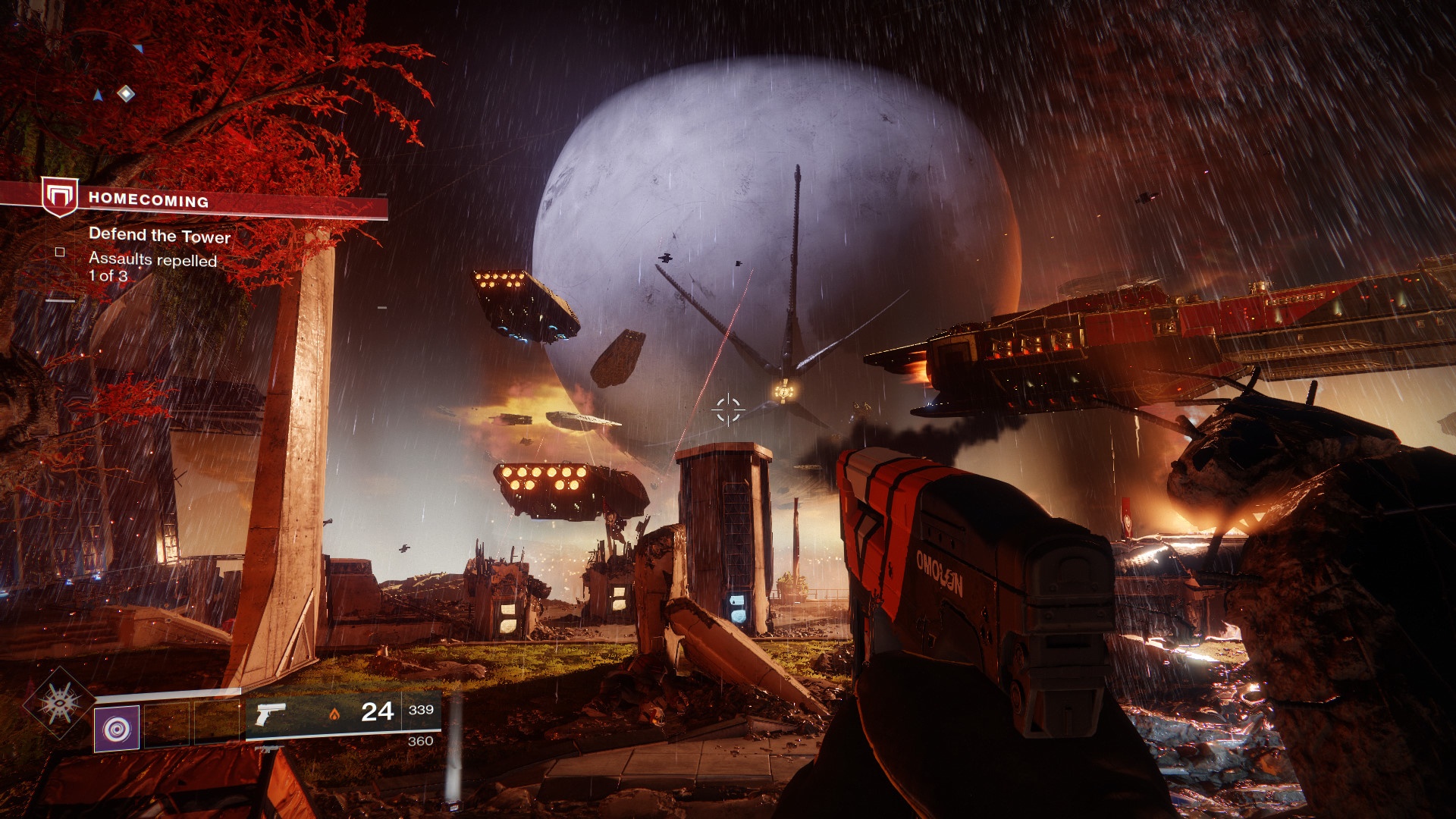This screenshot has height=819, width=1456.
Task: Check the Assaults repelled objective checkbox
Action: point(60,253)
